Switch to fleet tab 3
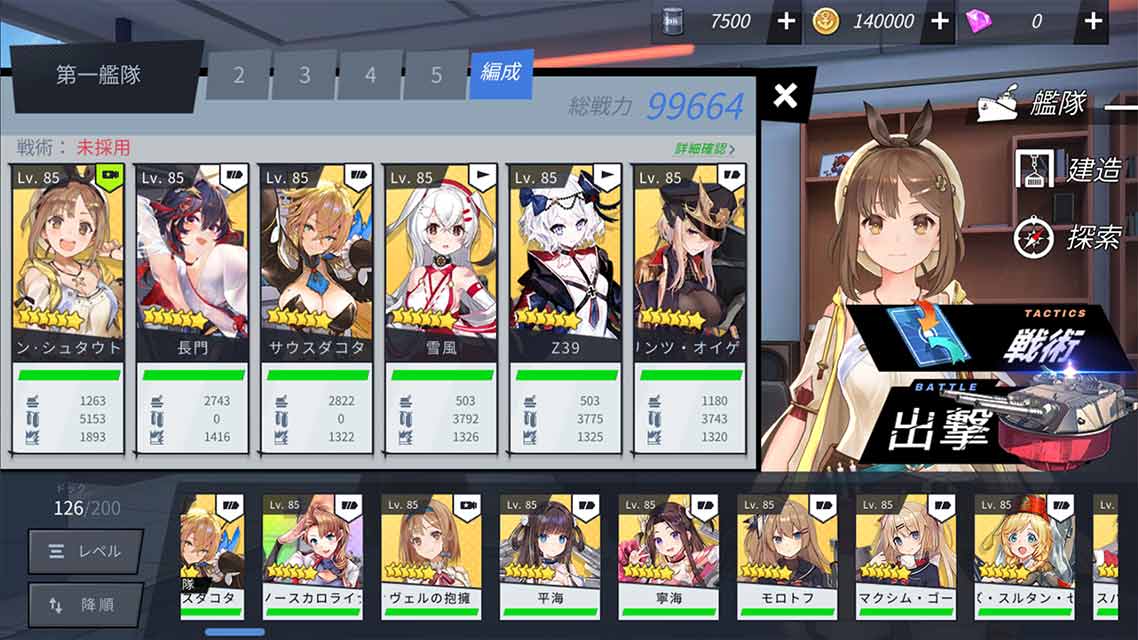1138x640 pixels. 304,76
